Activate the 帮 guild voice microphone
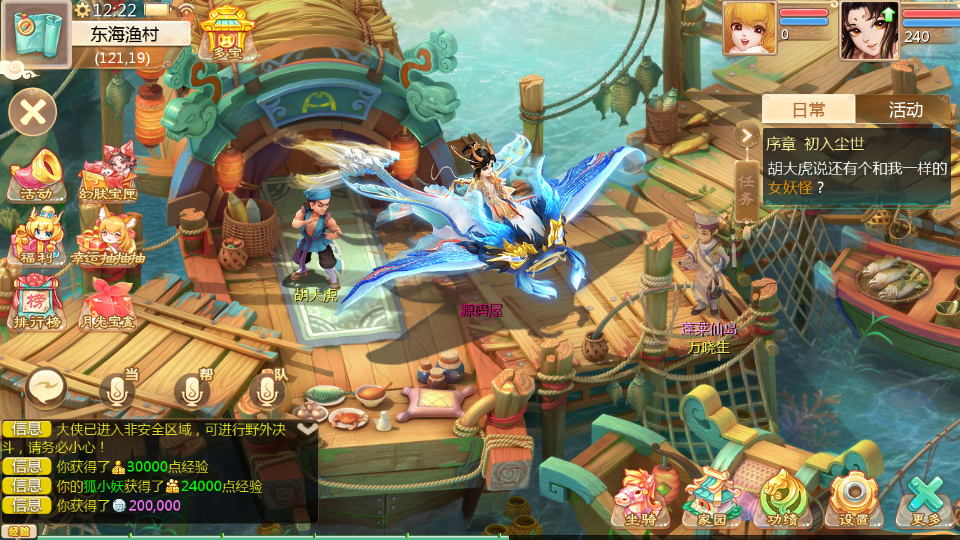 [x=193, y=388]
